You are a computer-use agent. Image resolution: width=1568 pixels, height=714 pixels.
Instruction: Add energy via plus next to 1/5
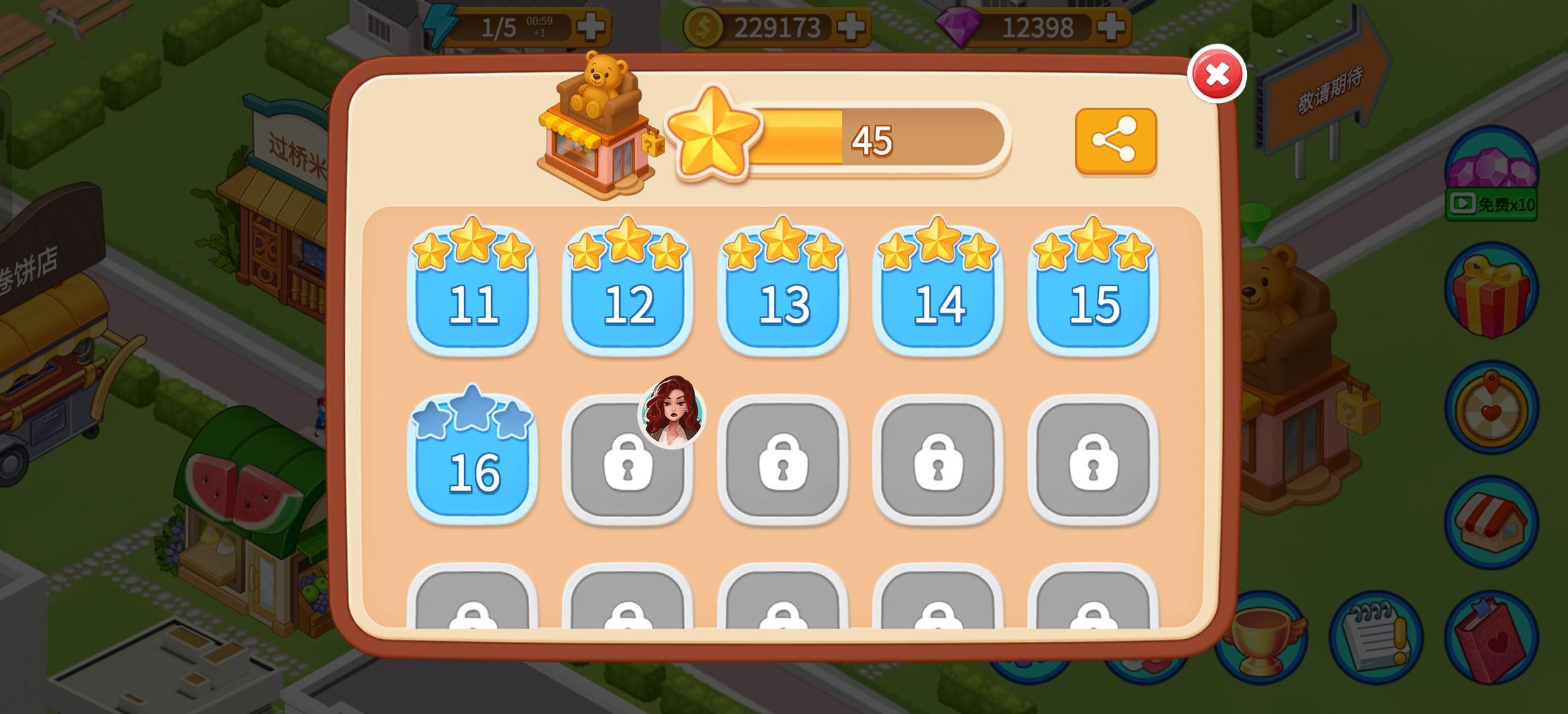click(x=590, y=25)
